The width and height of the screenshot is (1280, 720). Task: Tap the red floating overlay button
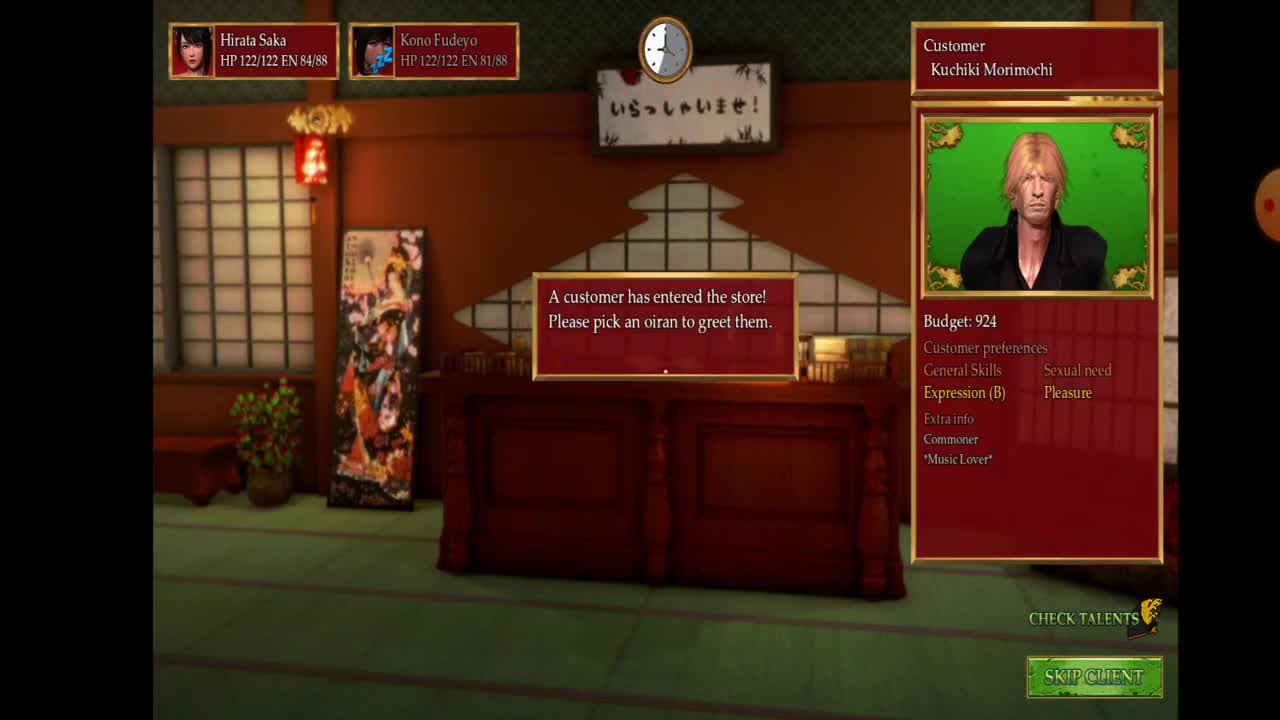pyautogui.click(x=1269, y=205)
